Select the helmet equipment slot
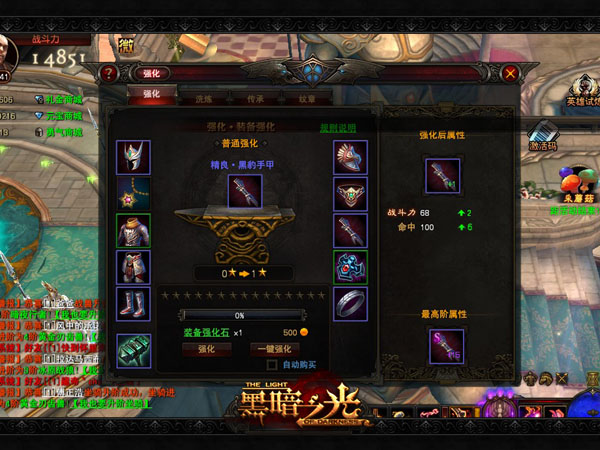Image resolution: width=600 pixels, height=450 pixels. tap(133, 157)
